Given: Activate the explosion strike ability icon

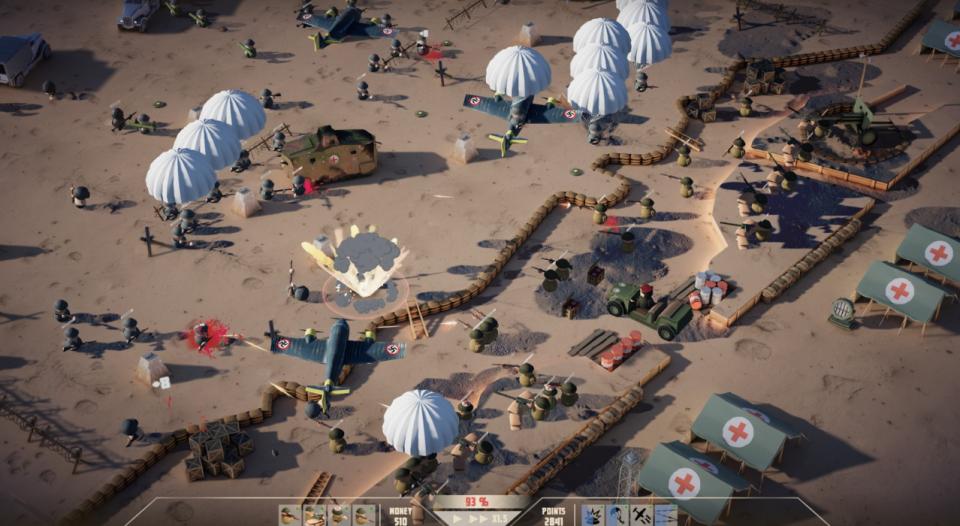Looking at the screenshot, I should [x=594, y=516].
